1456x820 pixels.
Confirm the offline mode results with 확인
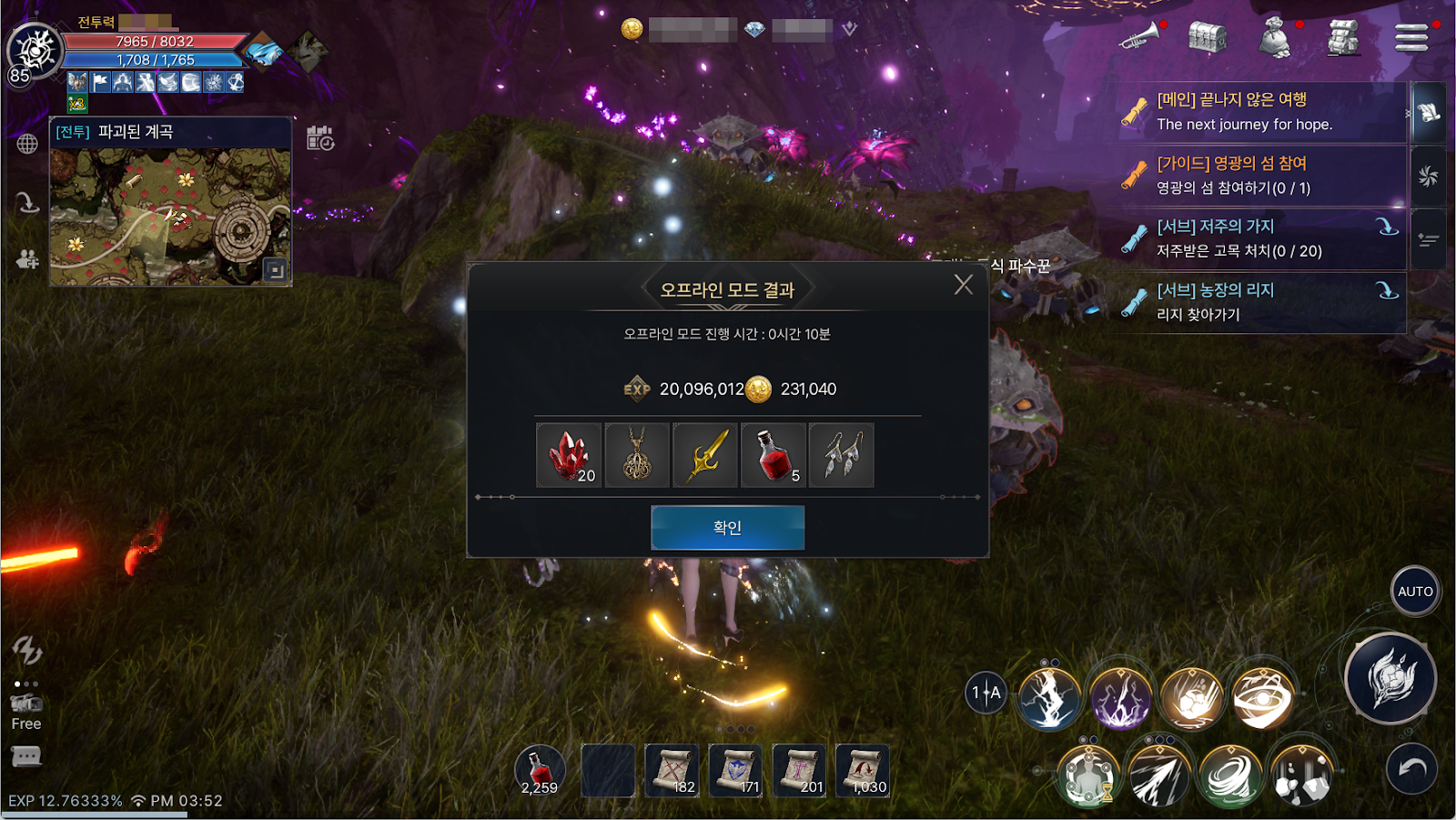[727, 528]
